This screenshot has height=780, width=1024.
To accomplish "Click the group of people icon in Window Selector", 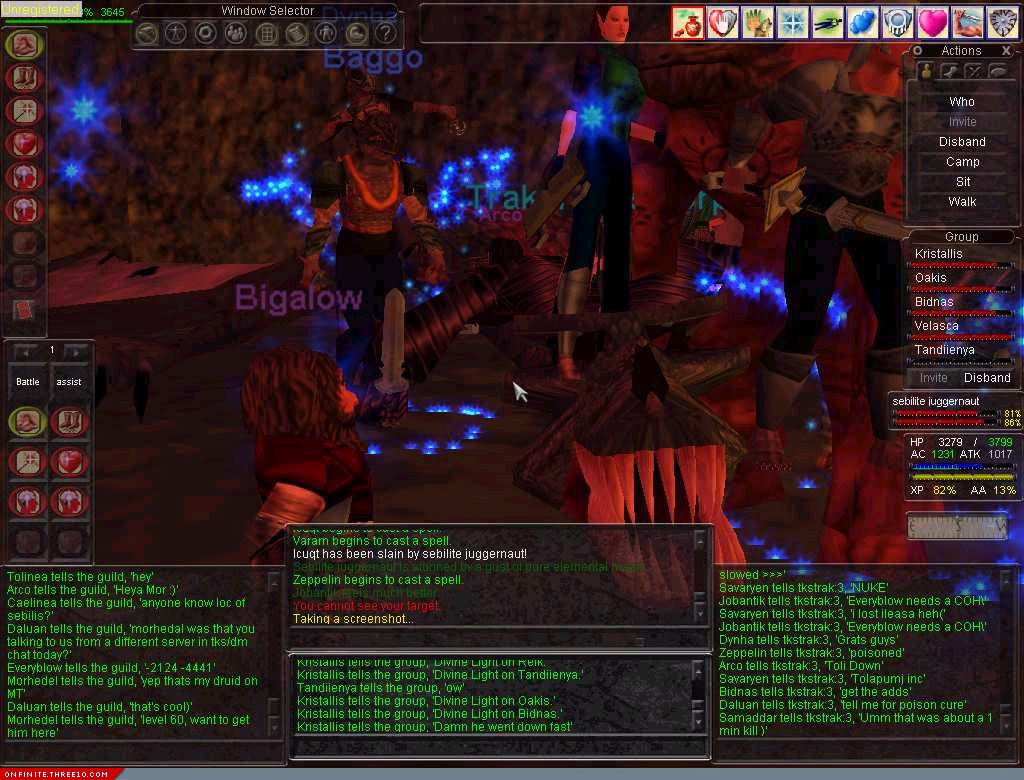I will [236, 33].
